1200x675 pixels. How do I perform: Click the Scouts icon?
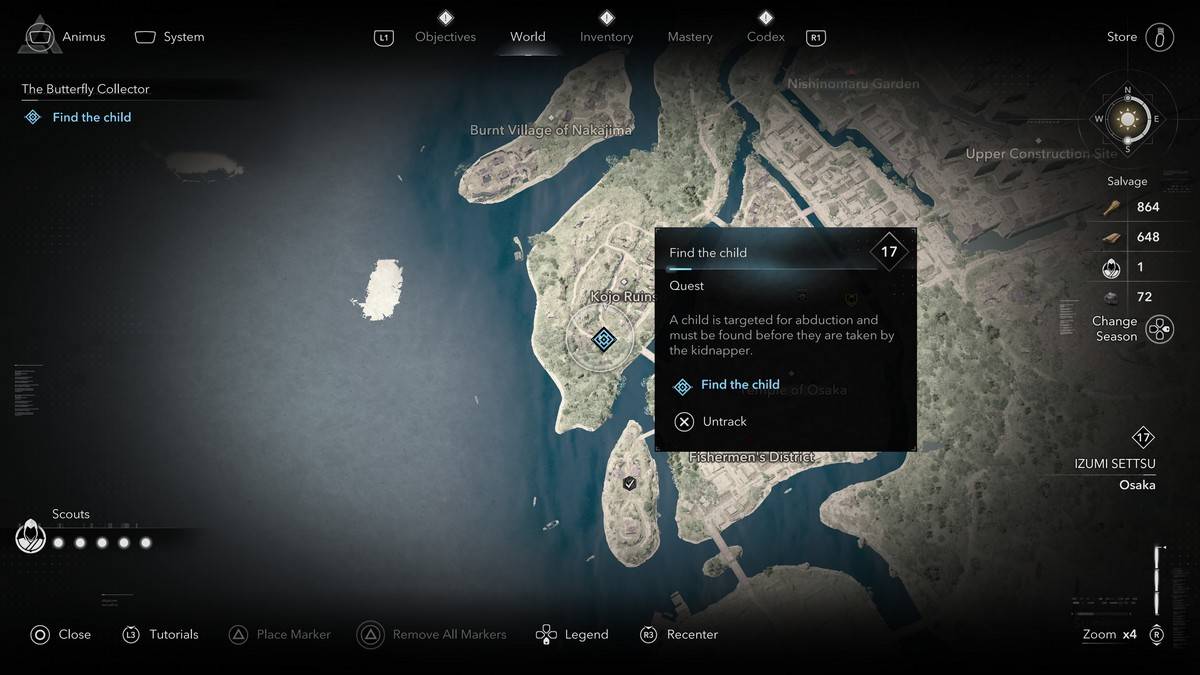tap(31, 537)
